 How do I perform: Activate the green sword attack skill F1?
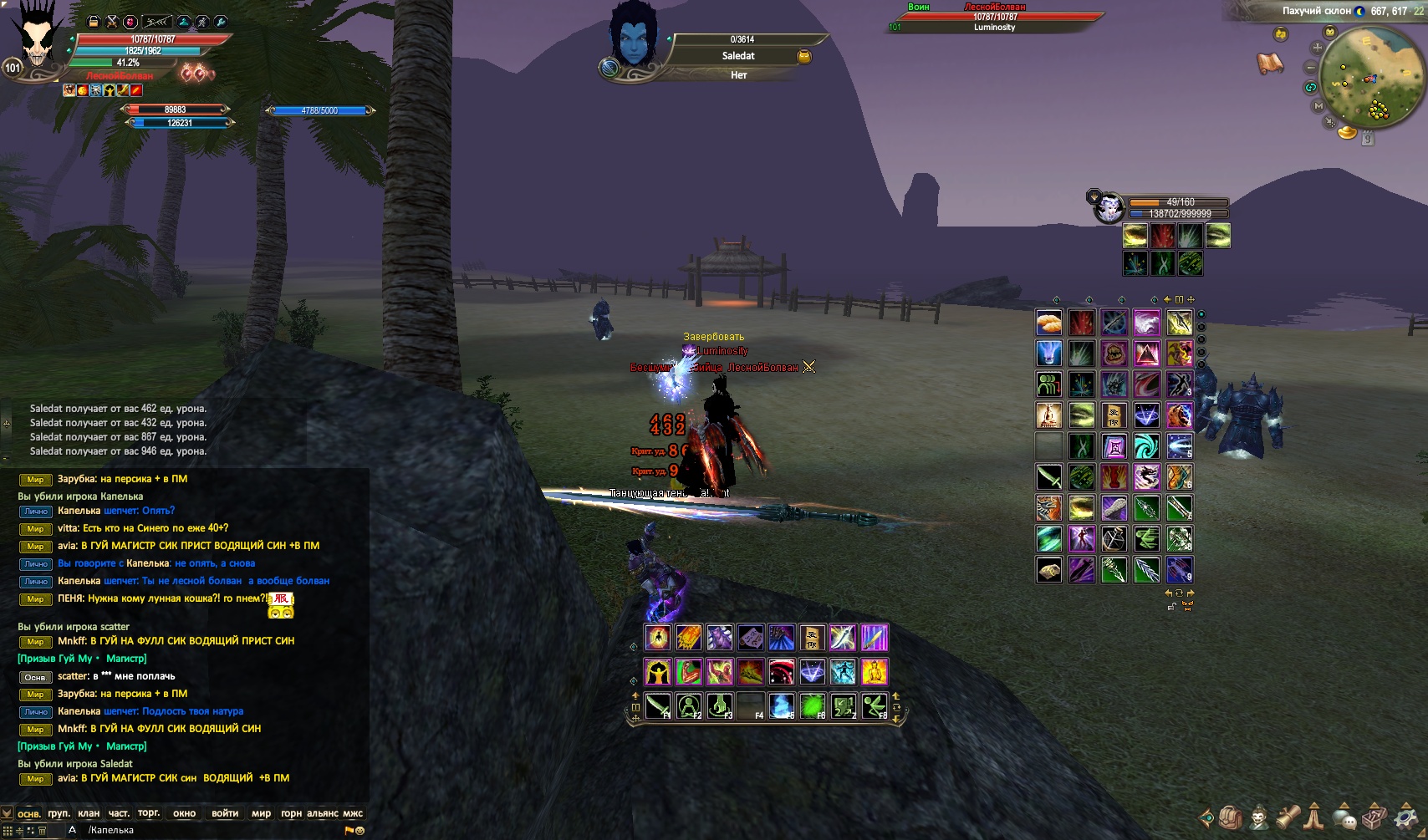(658, 706)
